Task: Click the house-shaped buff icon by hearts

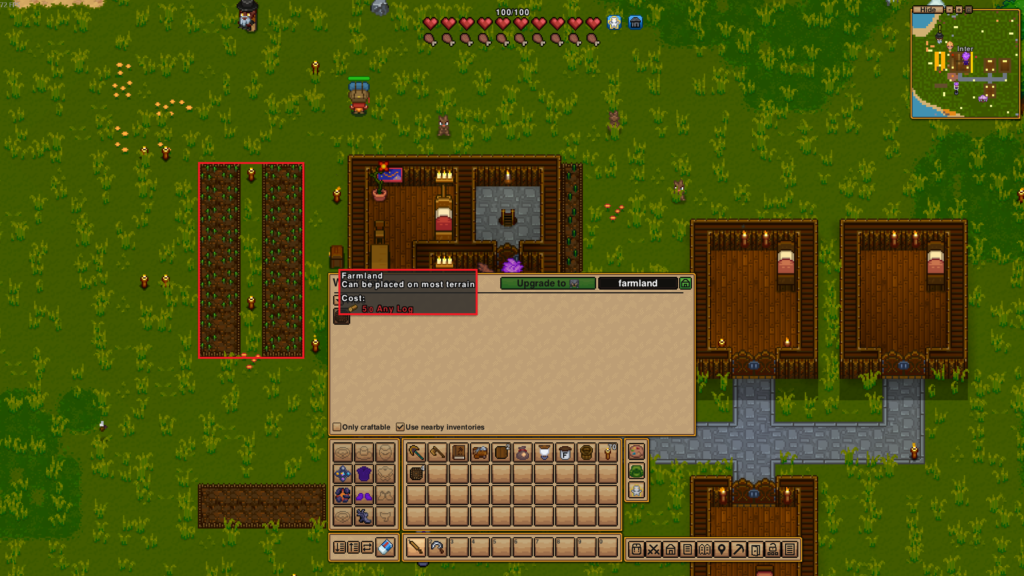Action: click(x=635, y=22)
